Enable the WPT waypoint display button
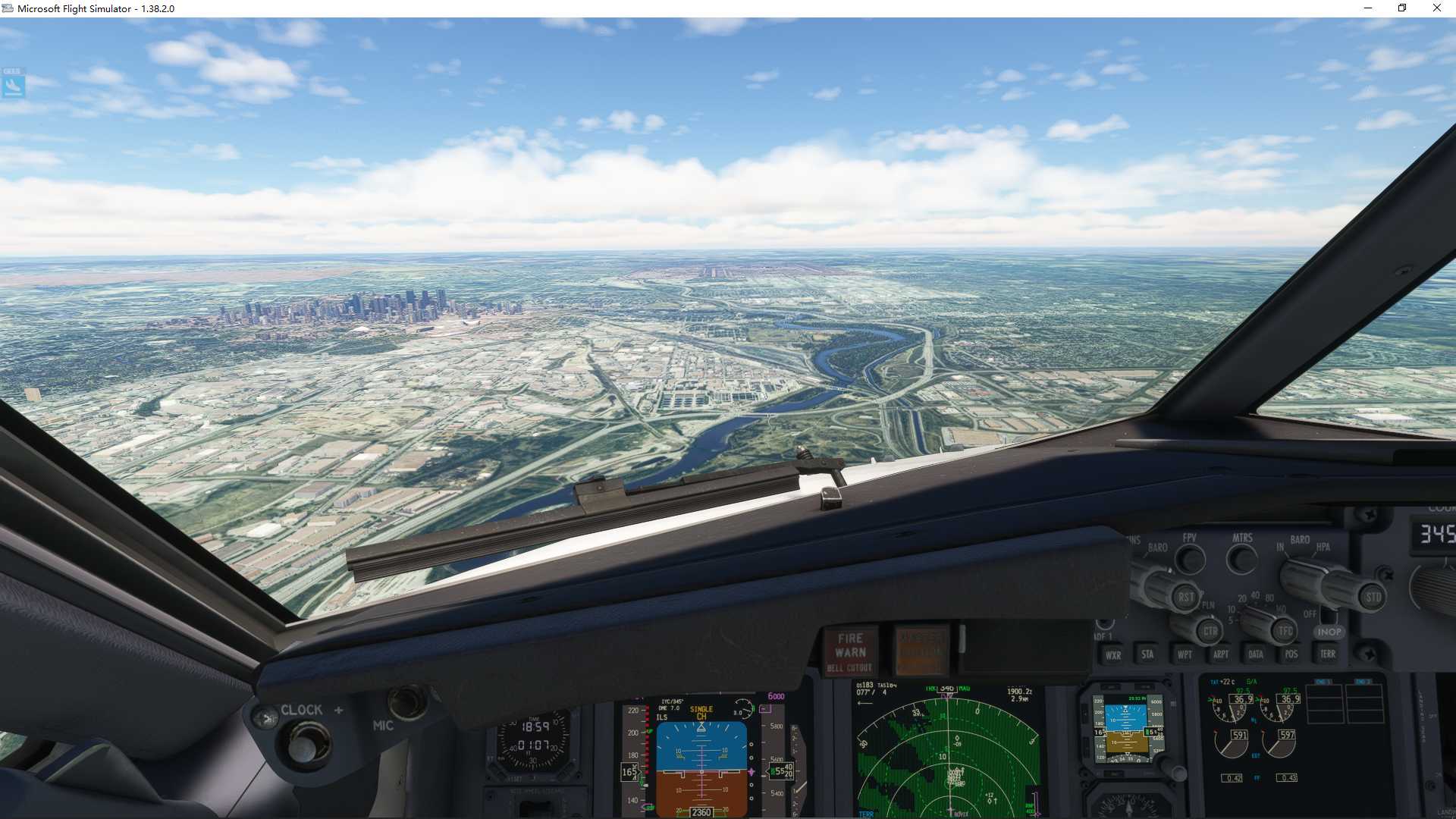 [1185, 655]
